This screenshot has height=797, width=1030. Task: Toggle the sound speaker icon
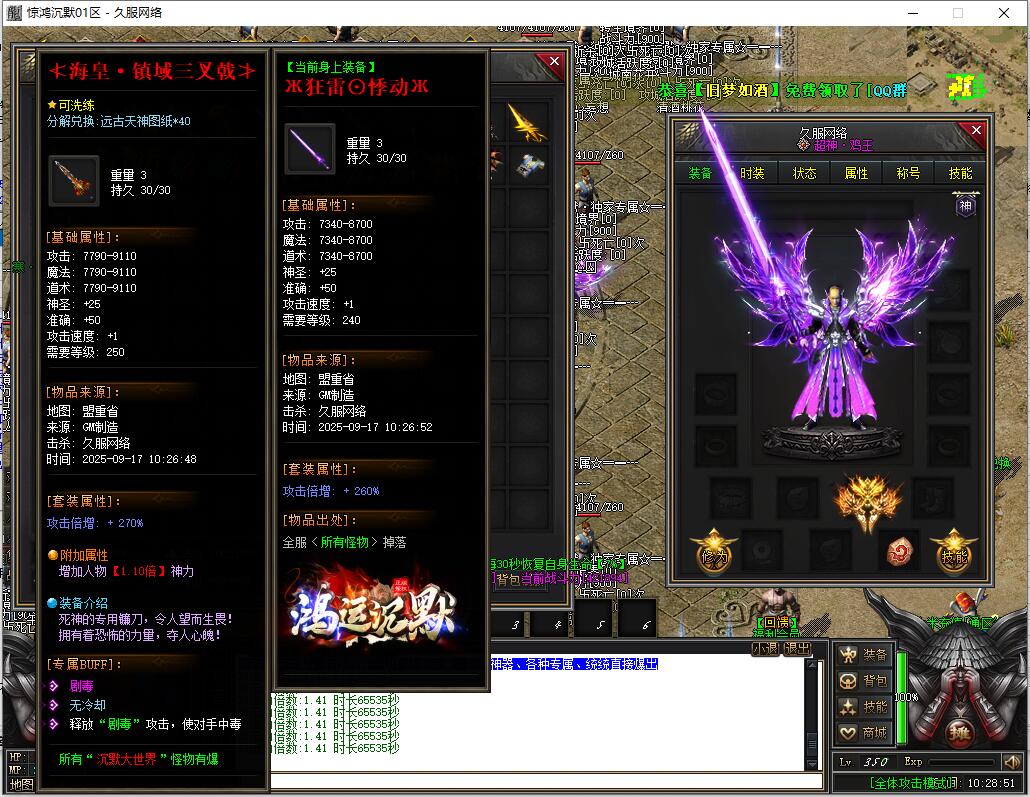tap(1011, 762)
